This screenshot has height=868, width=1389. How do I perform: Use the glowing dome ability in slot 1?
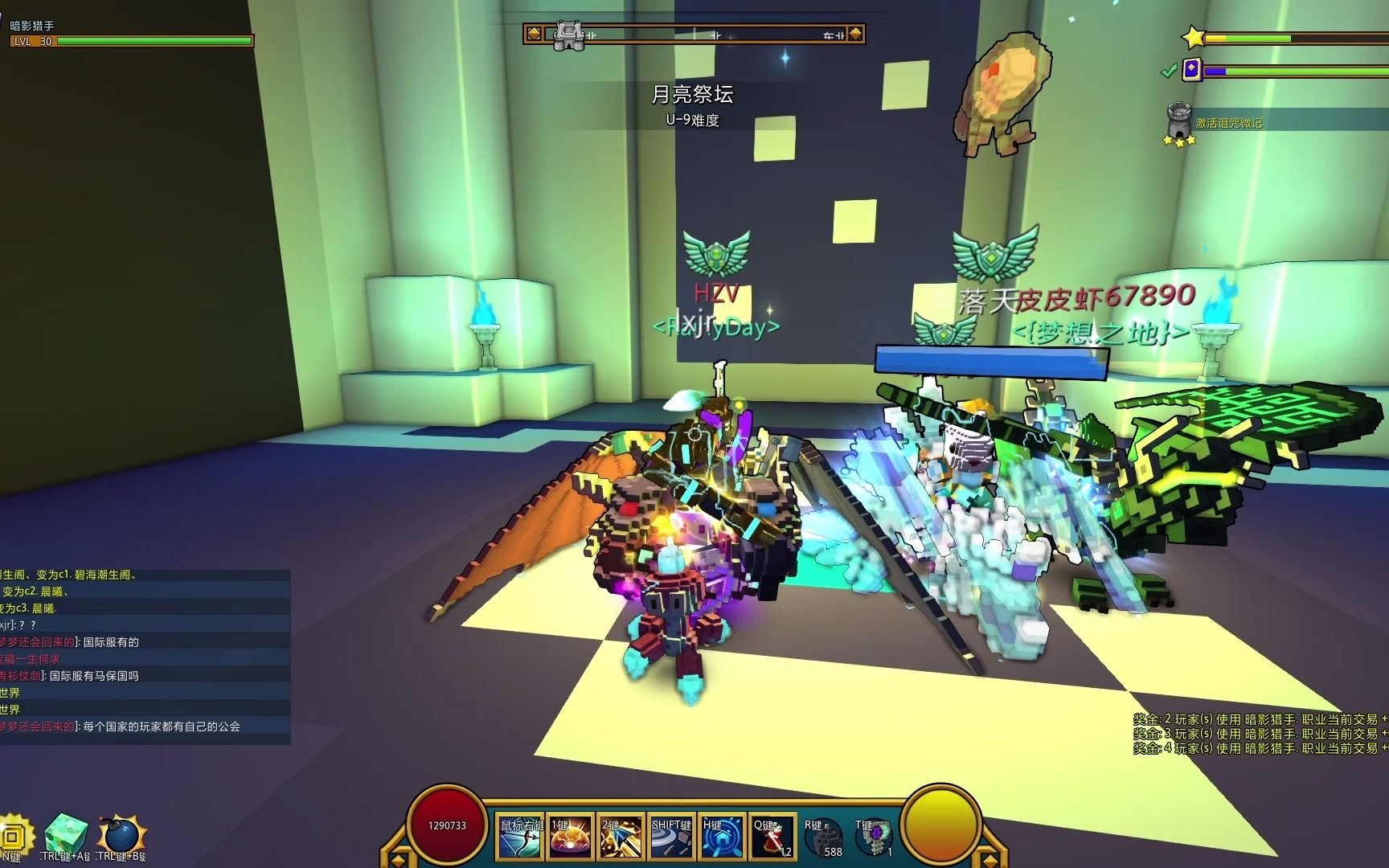(571, 837)
